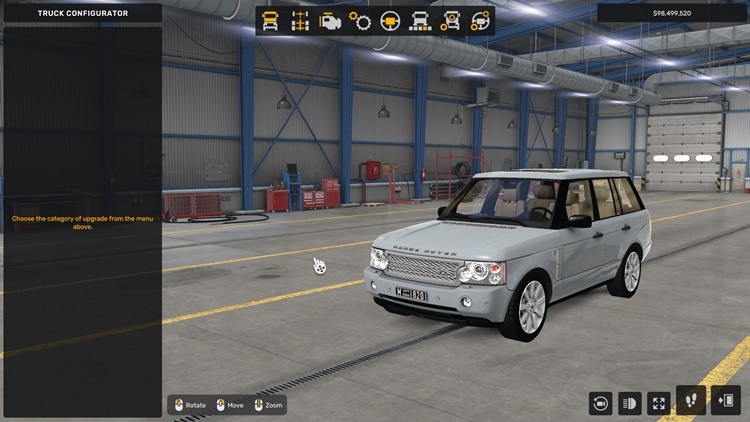
Task: Open the truck cabin upgrade category
Action: point(270,20)
